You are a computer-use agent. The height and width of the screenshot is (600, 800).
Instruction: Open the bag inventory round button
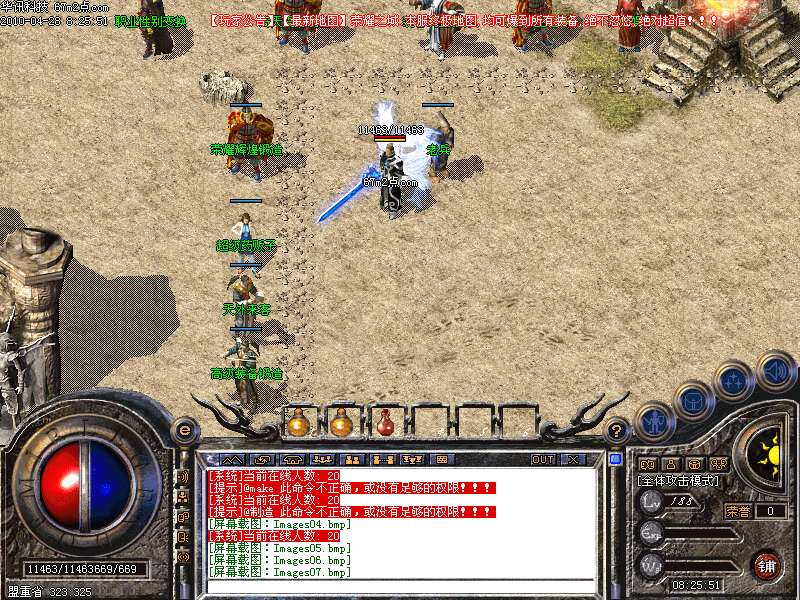click(694, 400)
